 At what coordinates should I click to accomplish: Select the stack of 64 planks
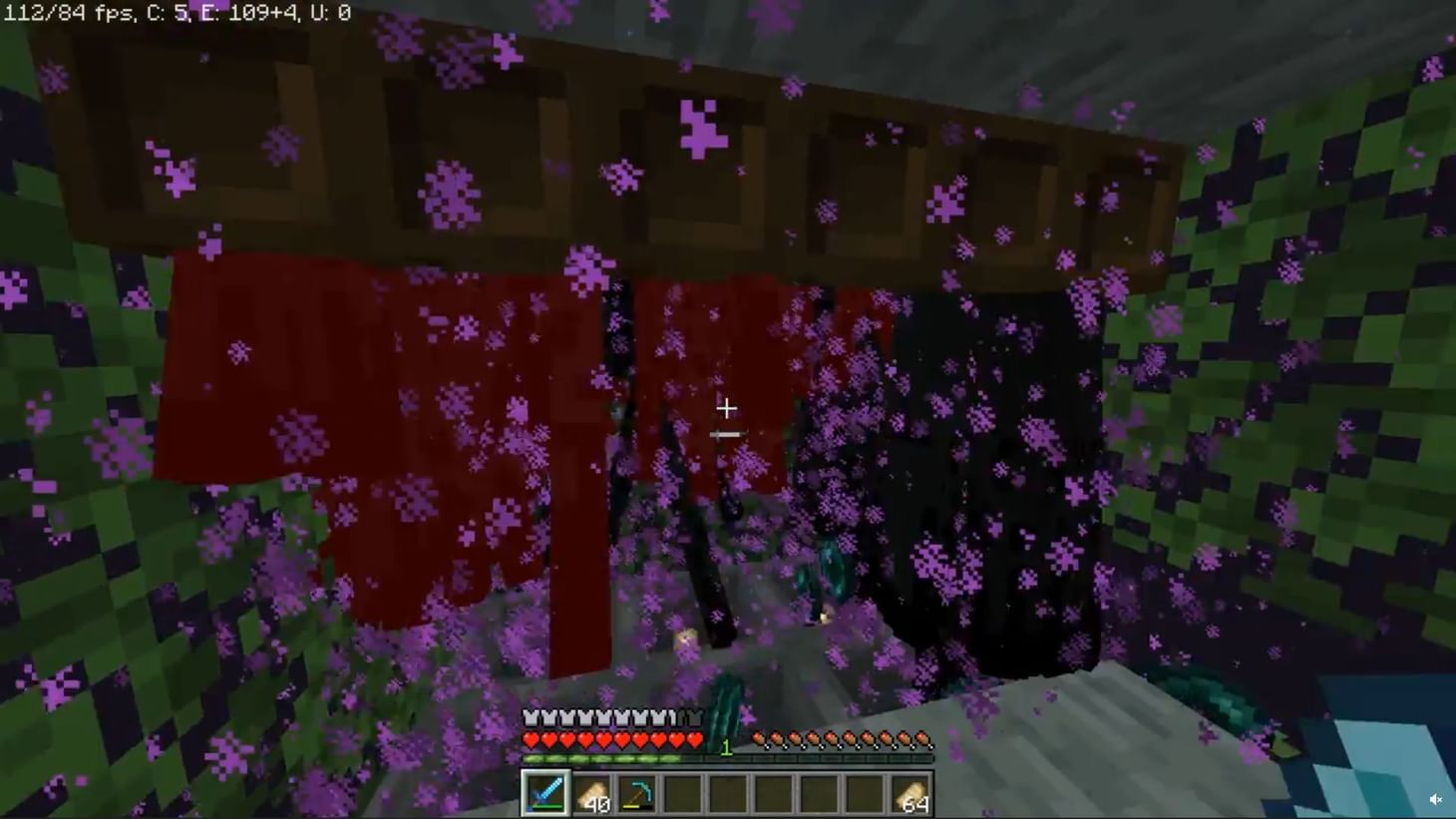tap(911, 793)
